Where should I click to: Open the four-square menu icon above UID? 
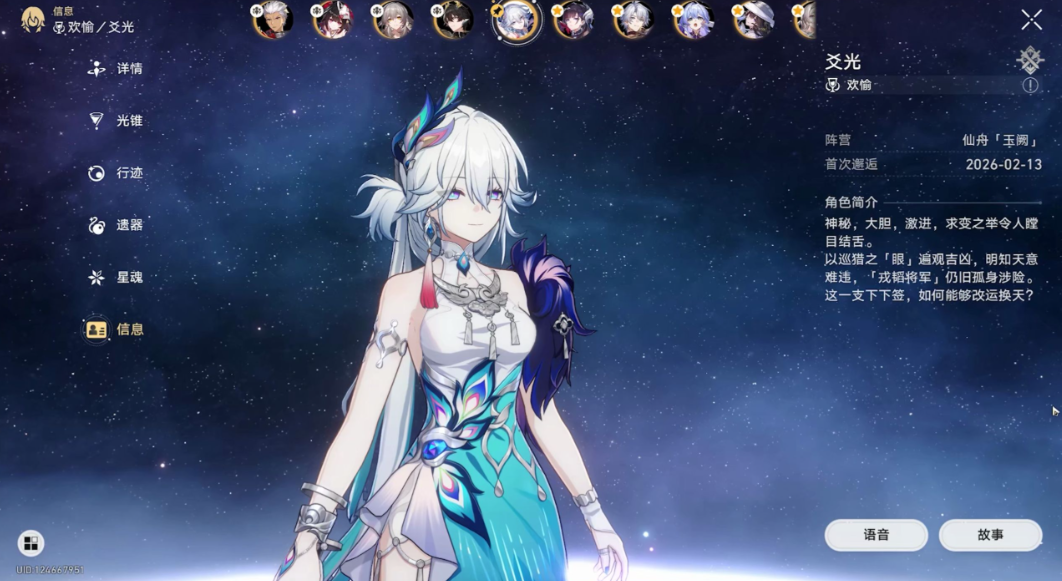pos(31,543)
